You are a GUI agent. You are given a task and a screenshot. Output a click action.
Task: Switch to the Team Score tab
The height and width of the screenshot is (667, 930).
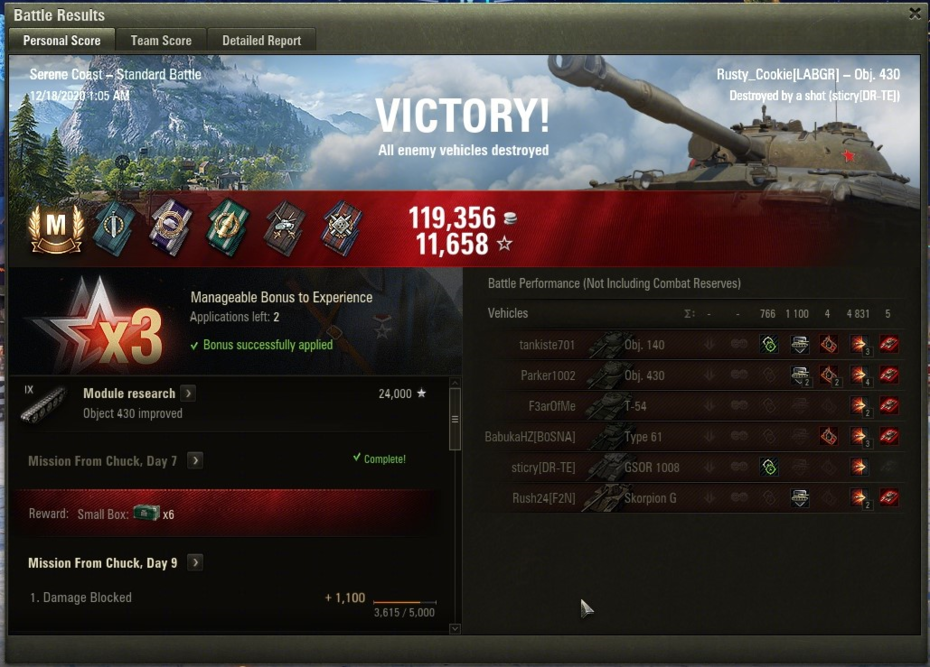click(161, 40)
